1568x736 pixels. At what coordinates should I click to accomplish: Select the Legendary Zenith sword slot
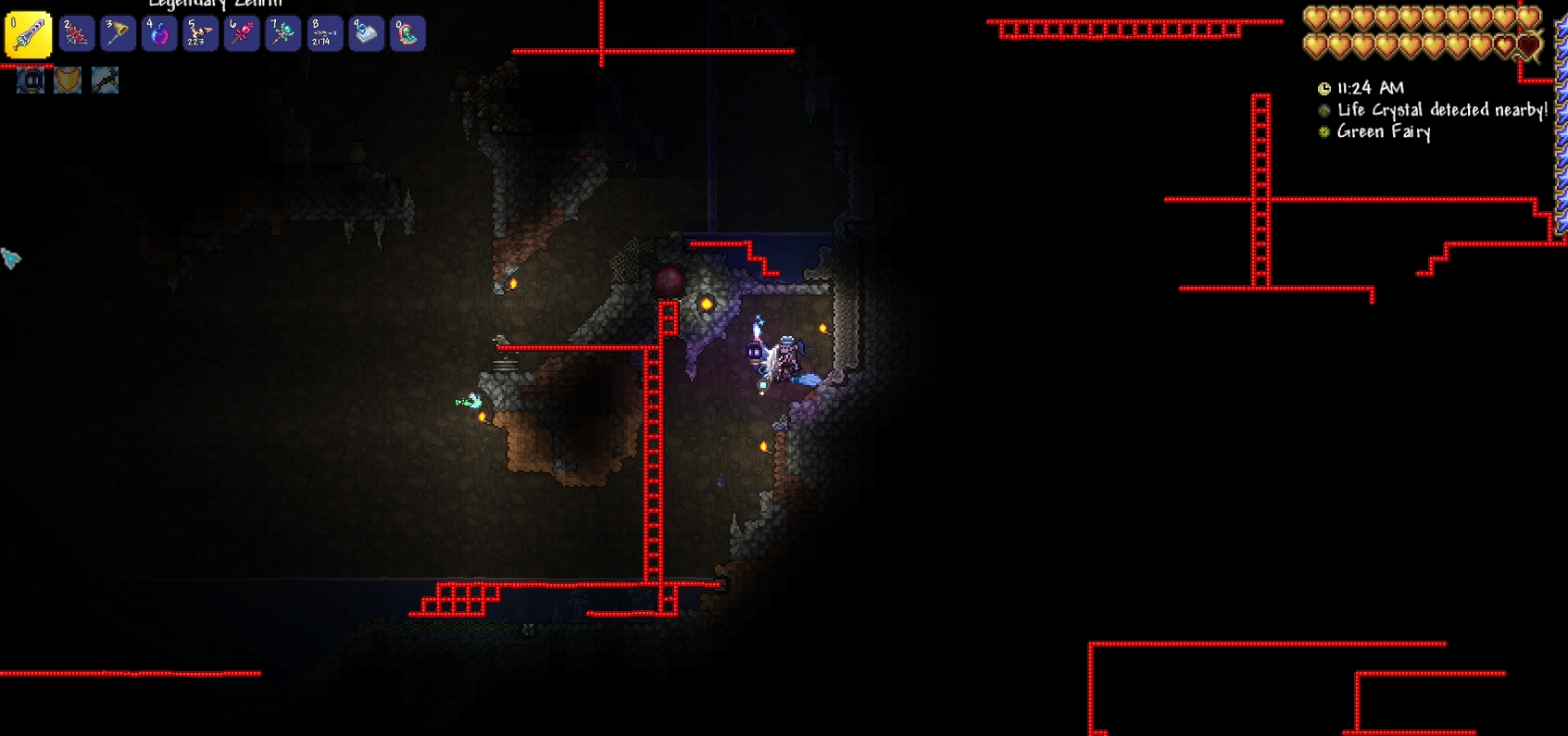click(28, 35)
